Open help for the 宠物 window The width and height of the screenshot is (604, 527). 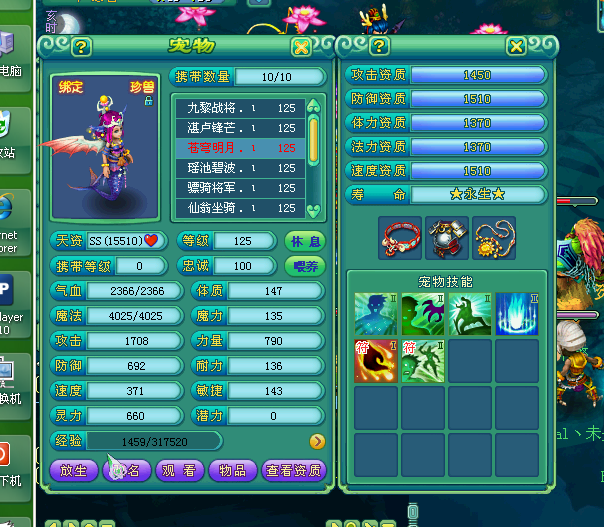point(81,47)
